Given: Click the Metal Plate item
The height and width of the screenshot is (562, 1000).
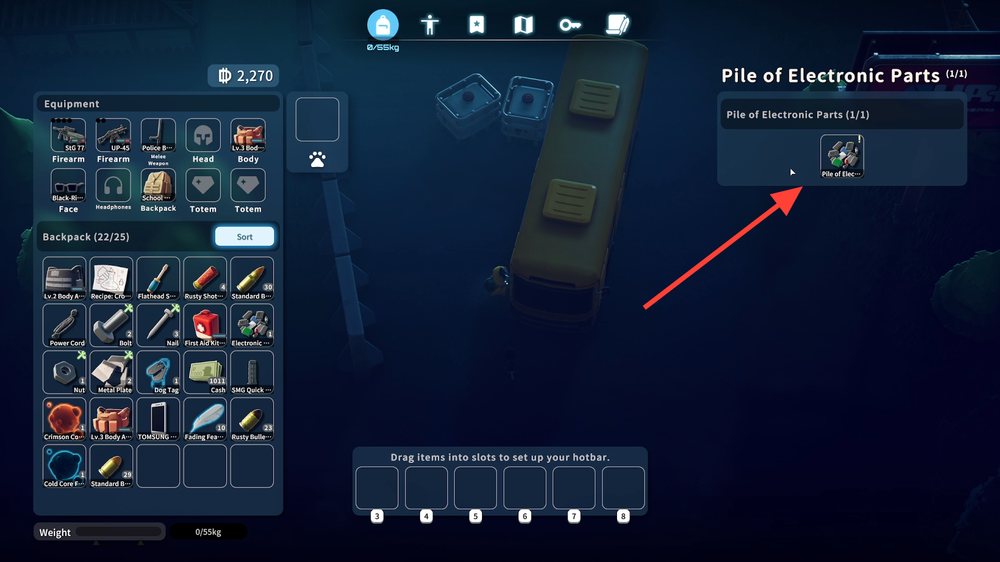Looking at the screenshot, I should pyautogui.click(x=111, y=372).
